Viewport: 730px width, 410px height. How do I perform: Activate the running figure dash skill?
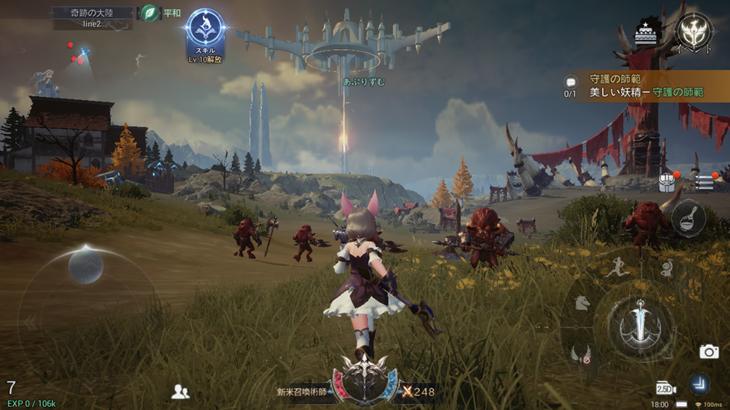pos(614,268)
